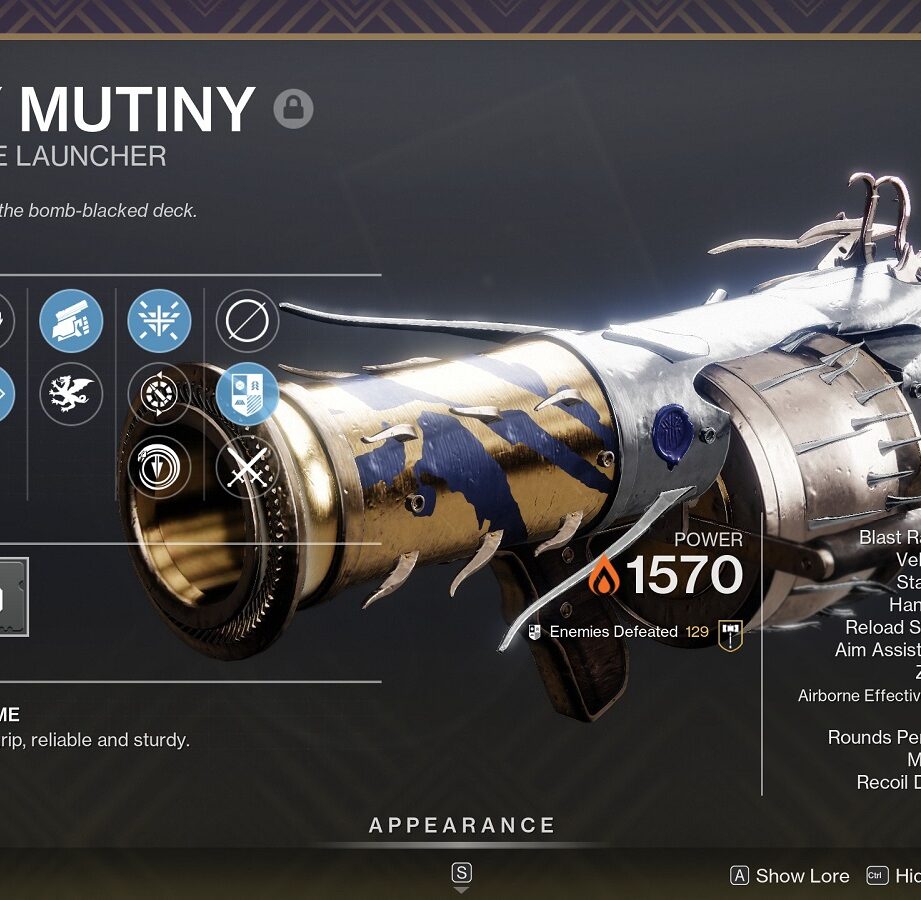Choose the snake-circled arrow perk
The image size is (921, 900).
click(159, 466)
